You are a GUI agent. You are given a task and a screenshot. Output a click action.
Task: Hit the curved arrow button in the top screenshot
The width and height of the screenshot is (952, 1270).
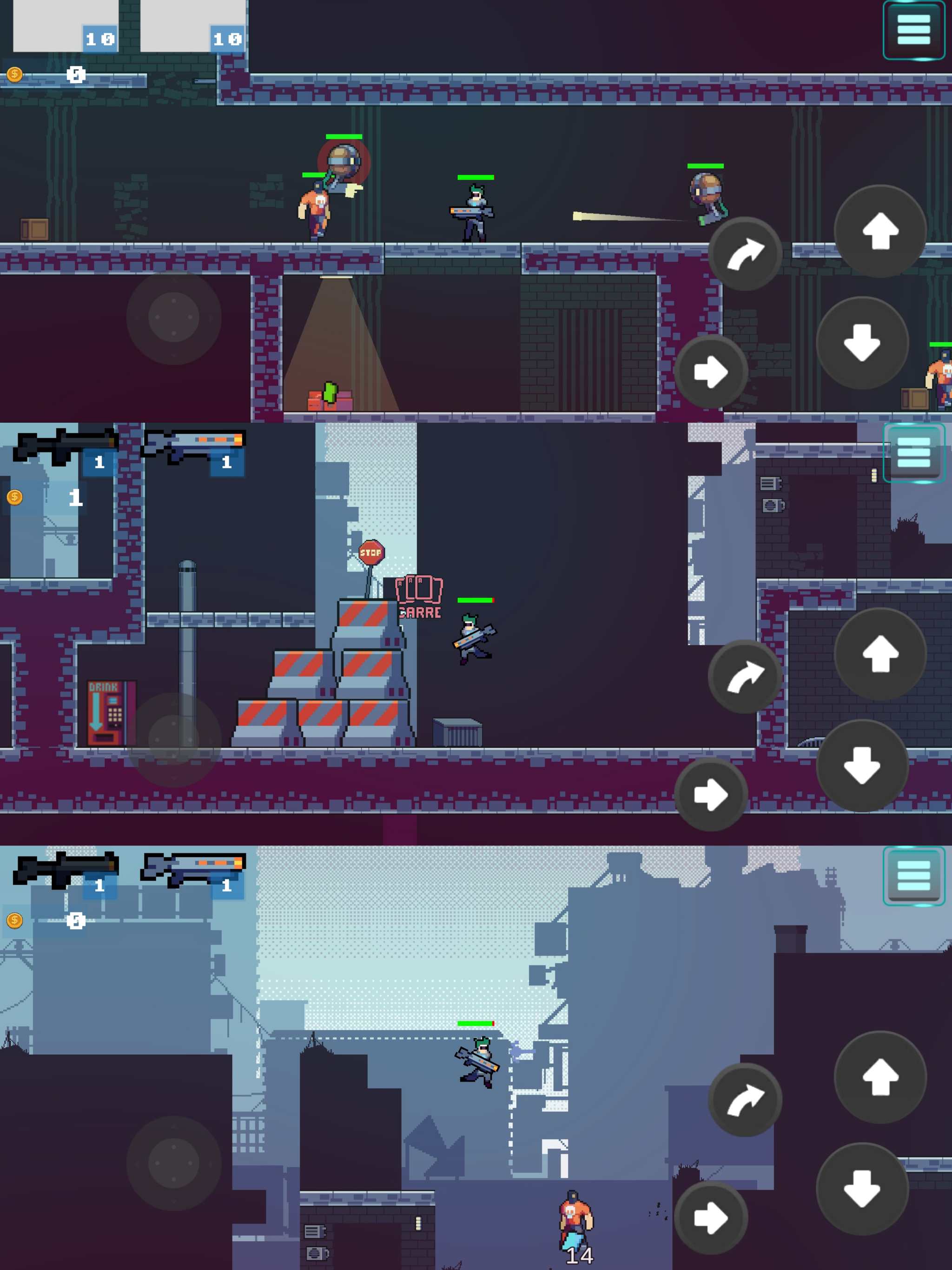pyautogui.click(x=745, y=254)
